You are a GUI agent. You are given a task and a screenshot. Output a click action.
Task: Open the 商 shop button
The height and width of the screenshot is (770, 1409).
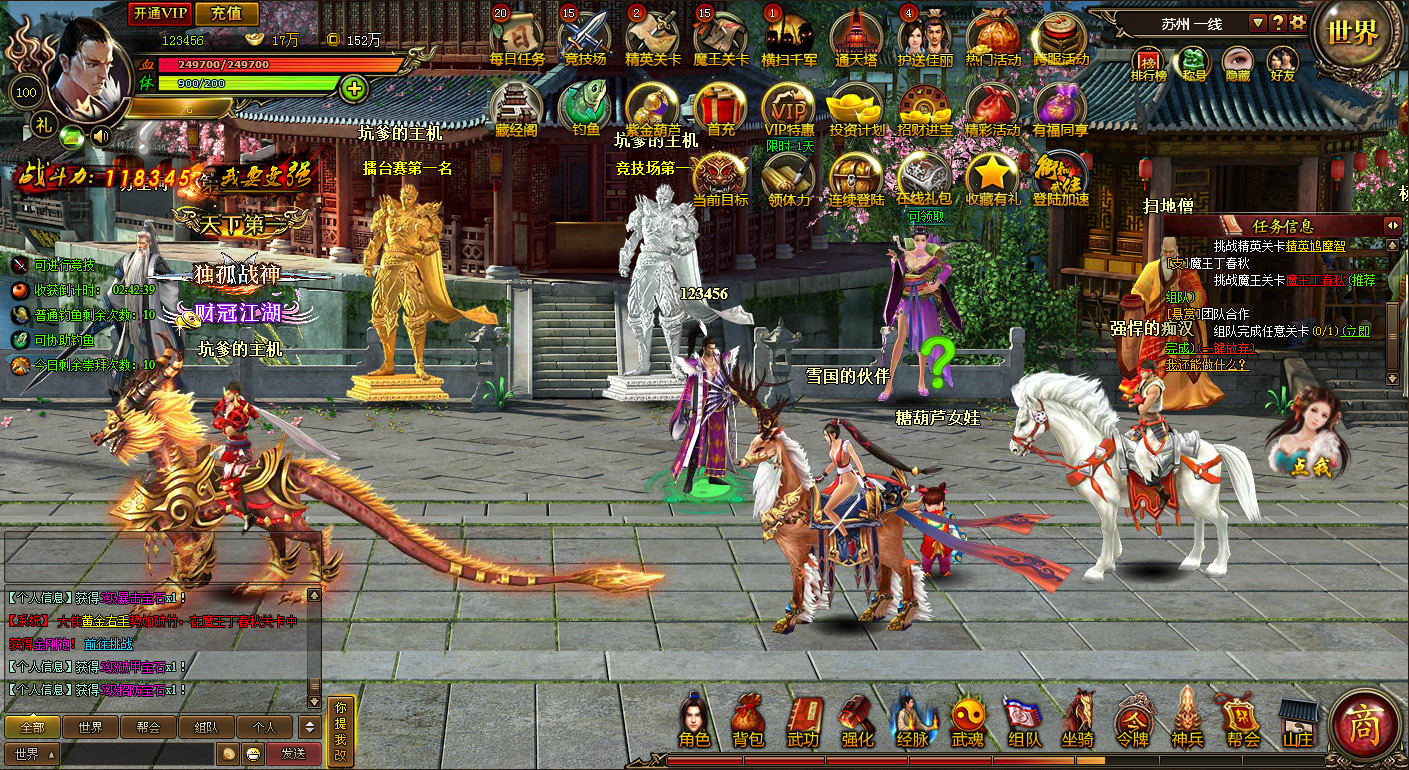tap(1364, 724)
